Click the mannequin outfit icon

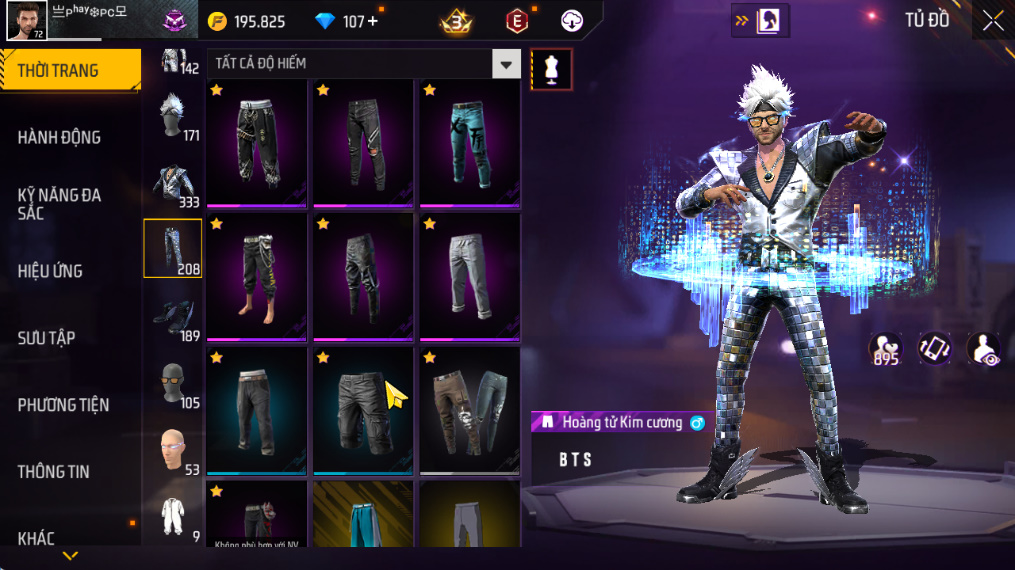point(551,69)
